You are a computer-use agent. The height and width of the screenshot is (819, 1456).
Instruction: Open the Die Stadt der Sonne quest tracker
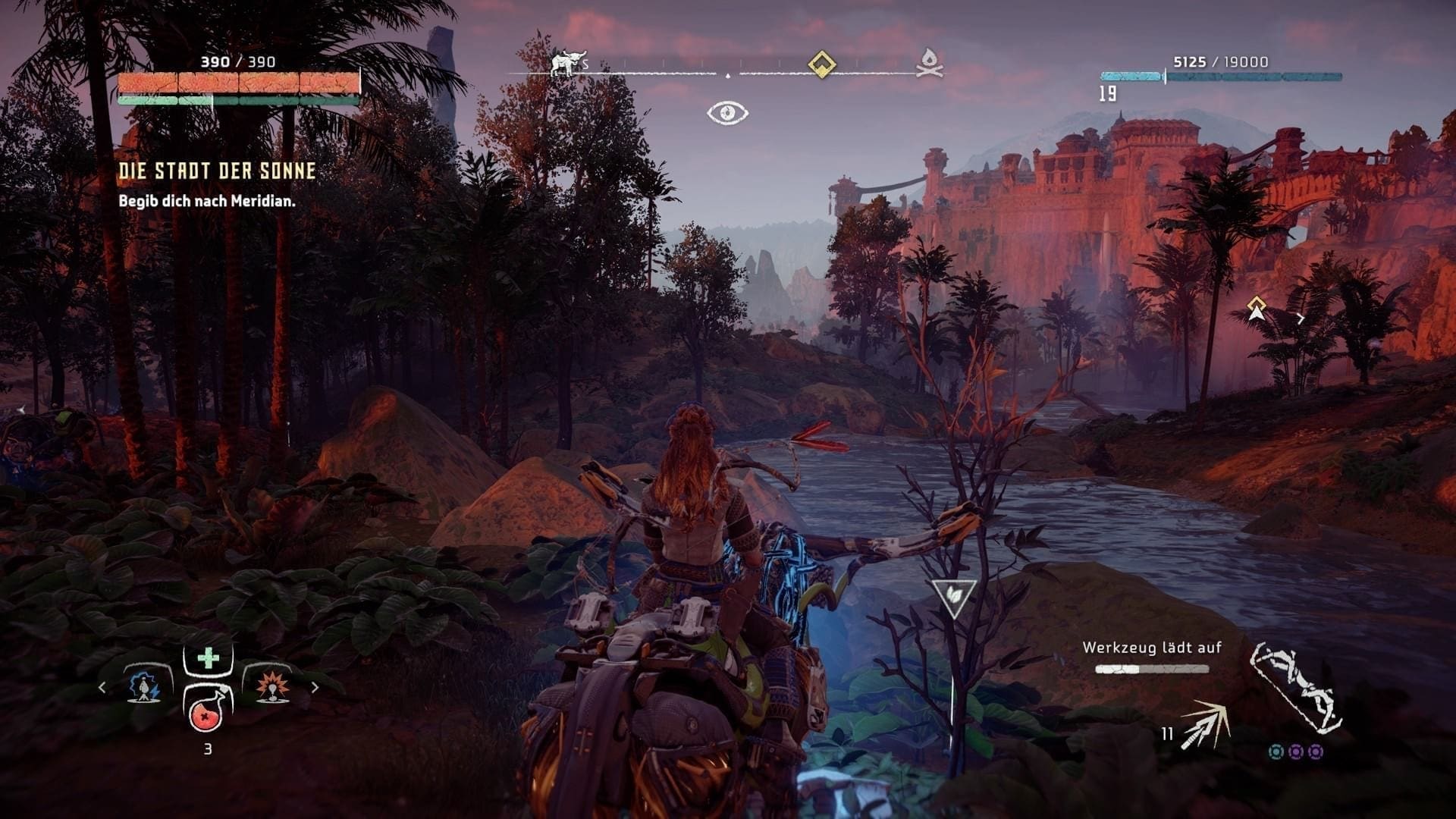tap(217, 171)
